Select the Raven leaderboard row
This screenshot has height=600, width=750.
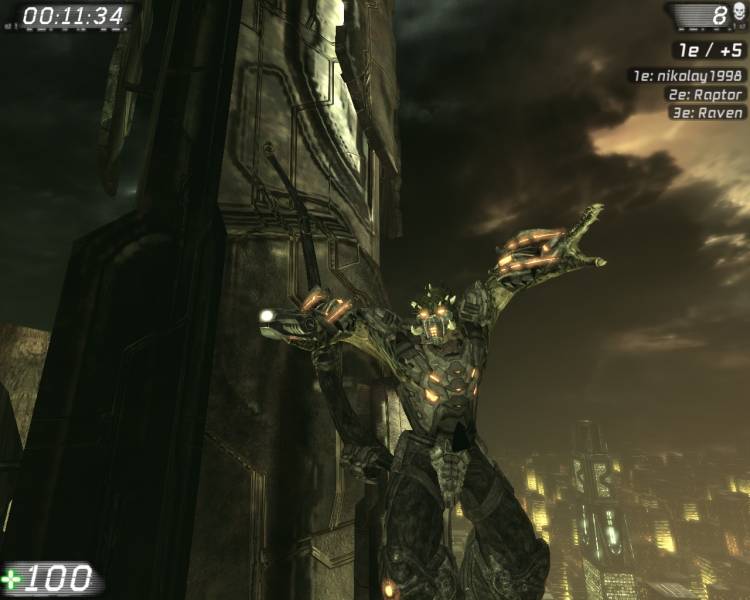(x=707, y=113)
